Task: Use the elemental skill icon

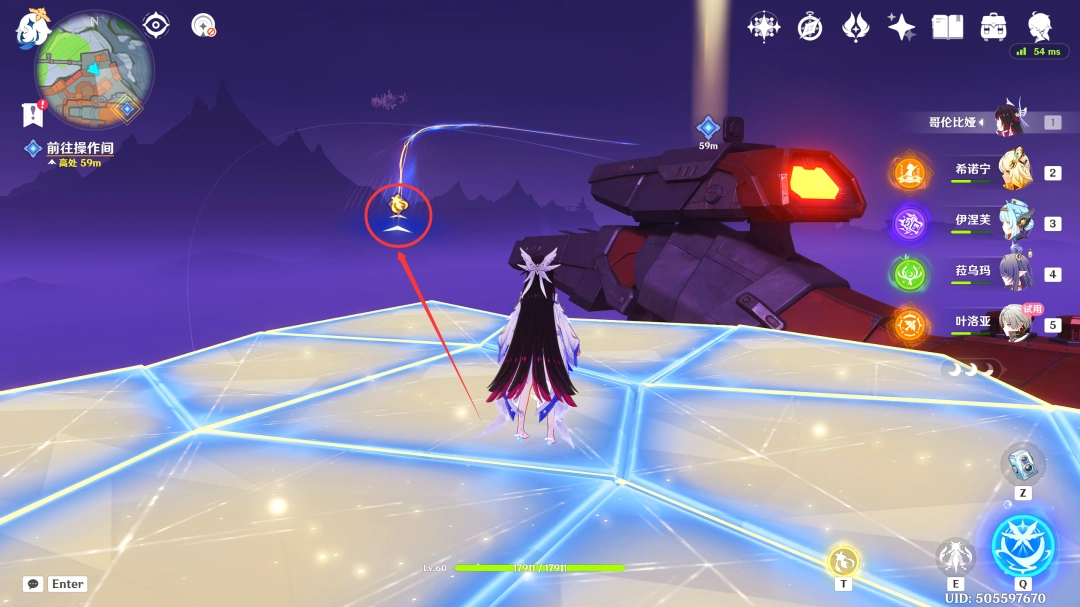Action: [x=955, y=557]
